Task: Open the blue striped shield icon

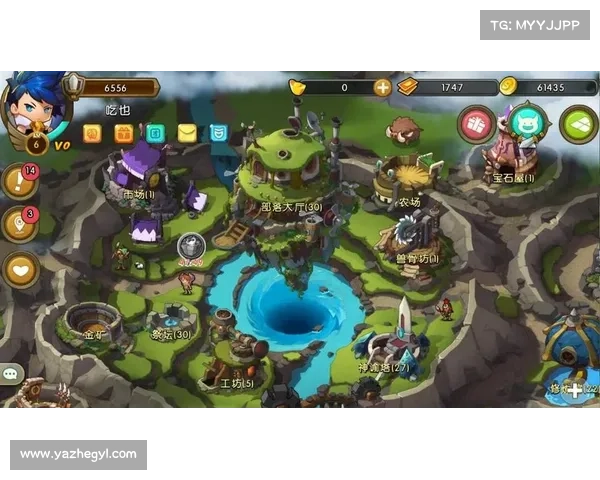Action: [x=219, y=133]
